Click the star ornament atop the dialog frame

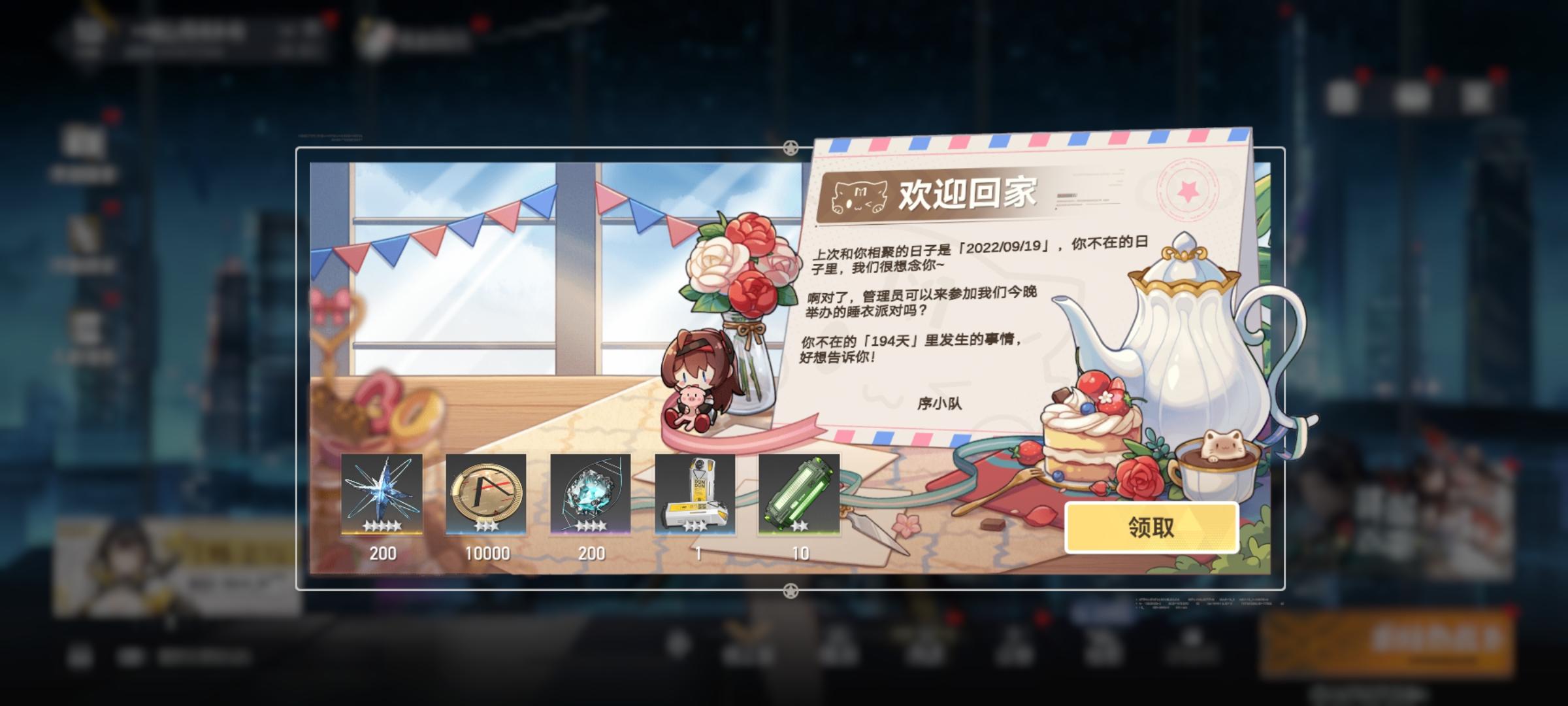[792, 146]
